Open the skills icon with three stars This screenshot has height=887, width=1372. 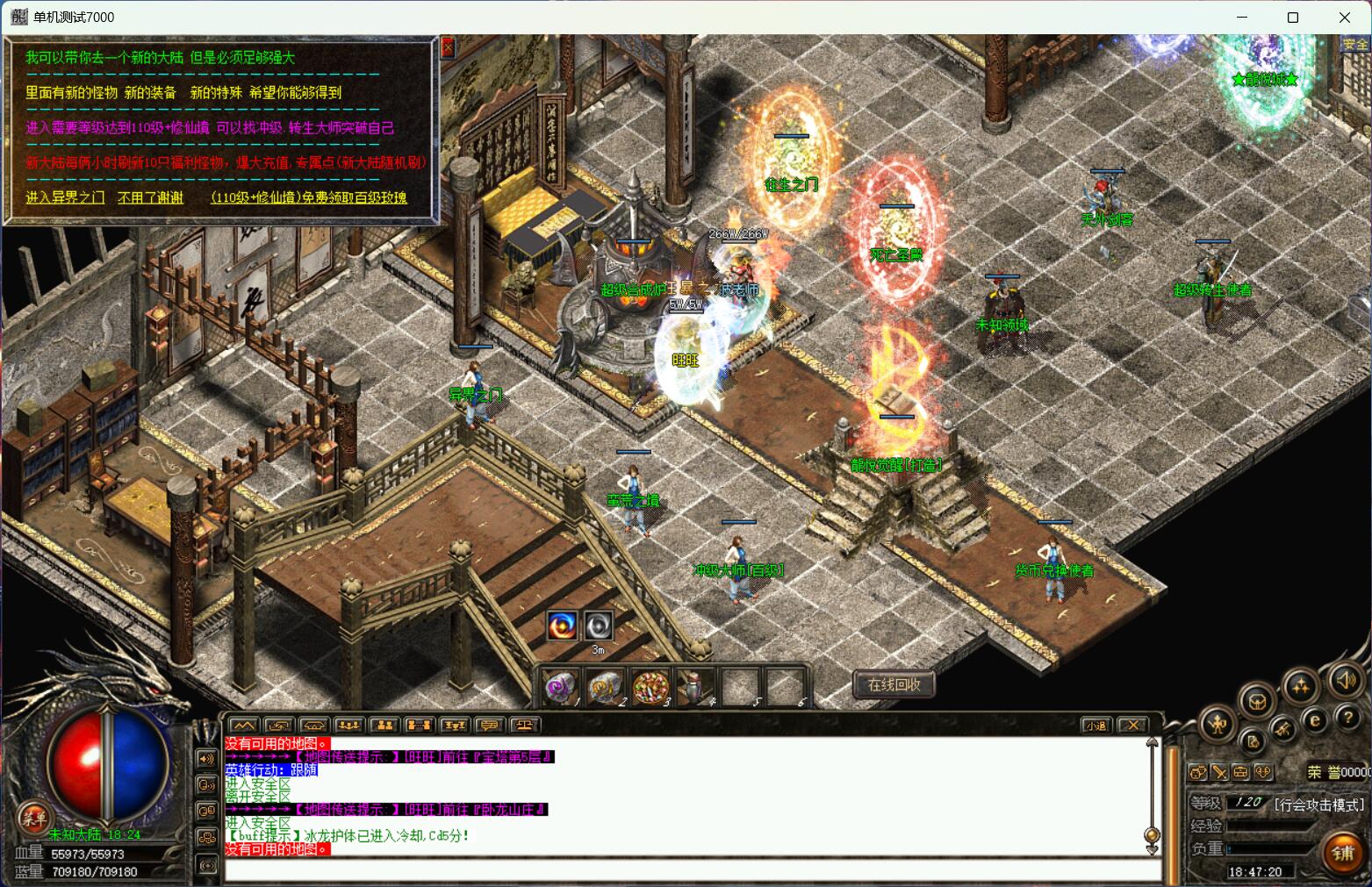pyautogui.click(x=1300, y=686)
